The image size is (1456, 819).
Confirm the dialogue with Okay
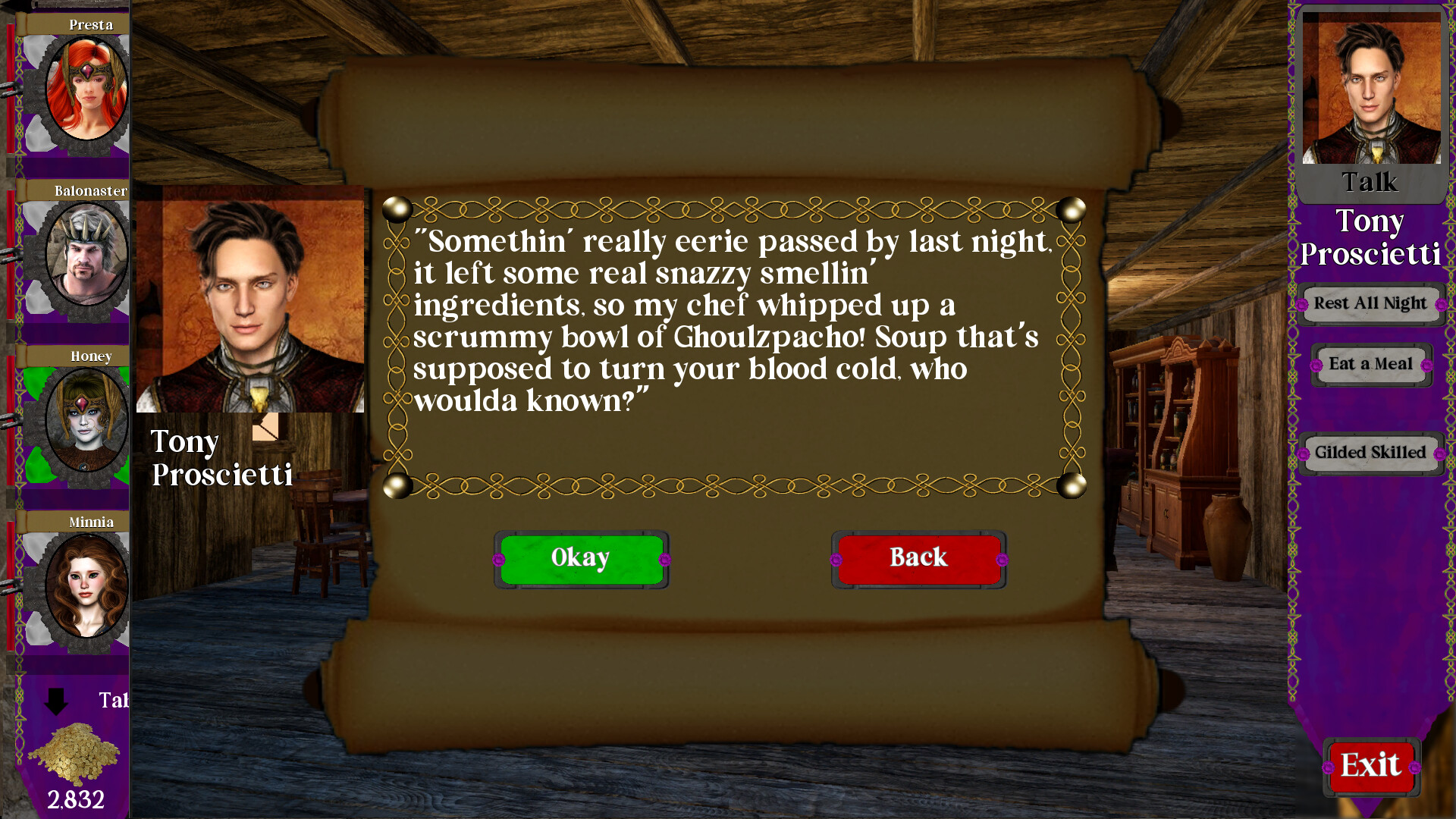581,558
